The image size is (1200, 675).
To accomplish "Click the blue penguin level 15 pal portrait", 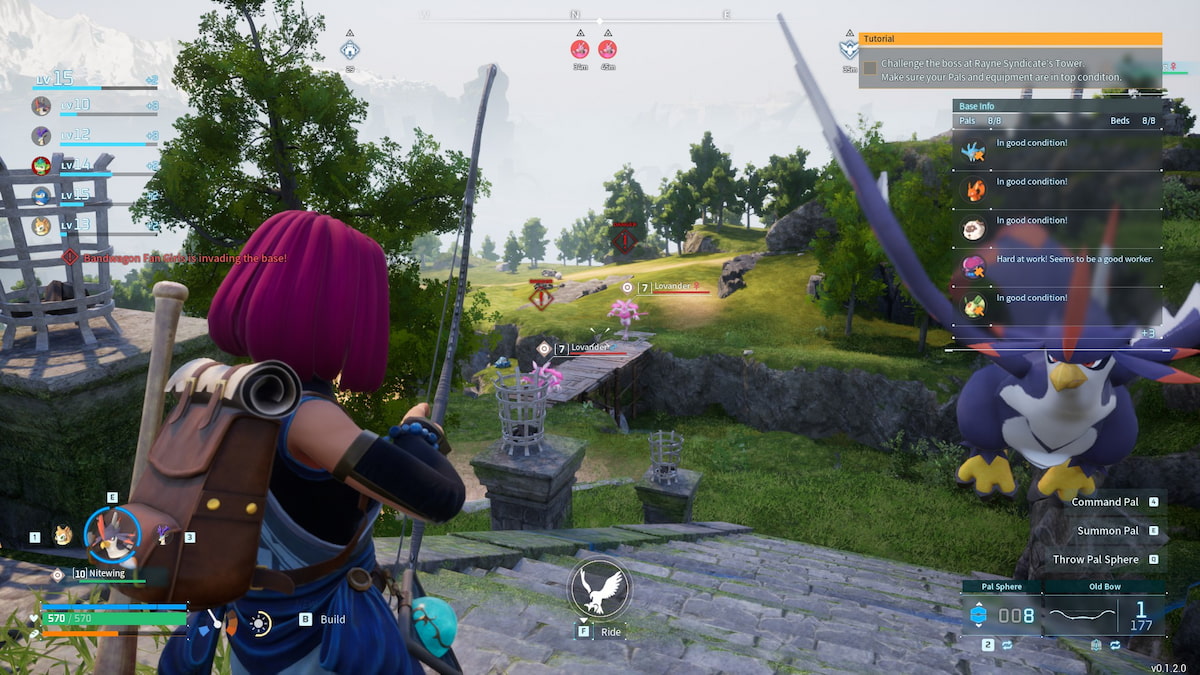I will point(41,195).
